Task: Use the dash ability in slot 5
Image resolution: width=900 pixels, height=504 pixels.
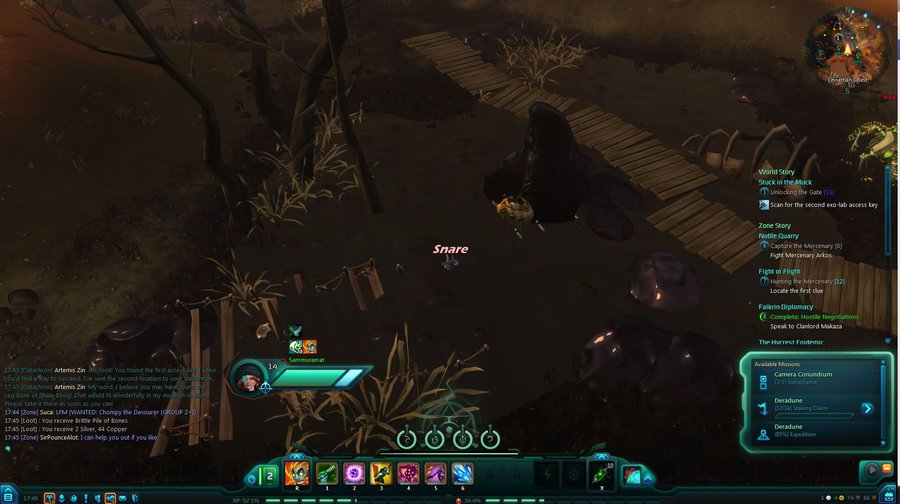Action: [436, 474]
